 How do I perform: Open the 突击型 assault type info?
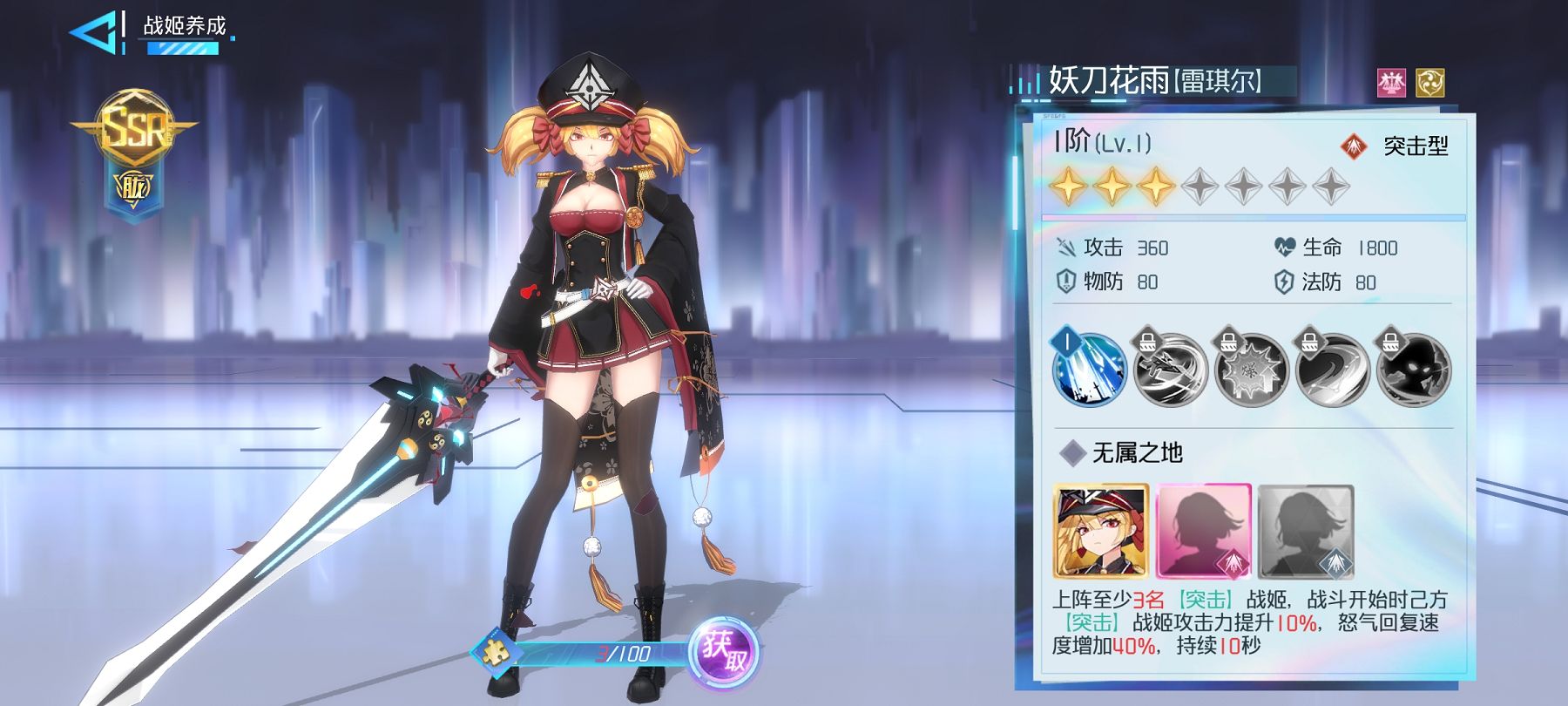pyautogui.click(x=1396, y=146)
